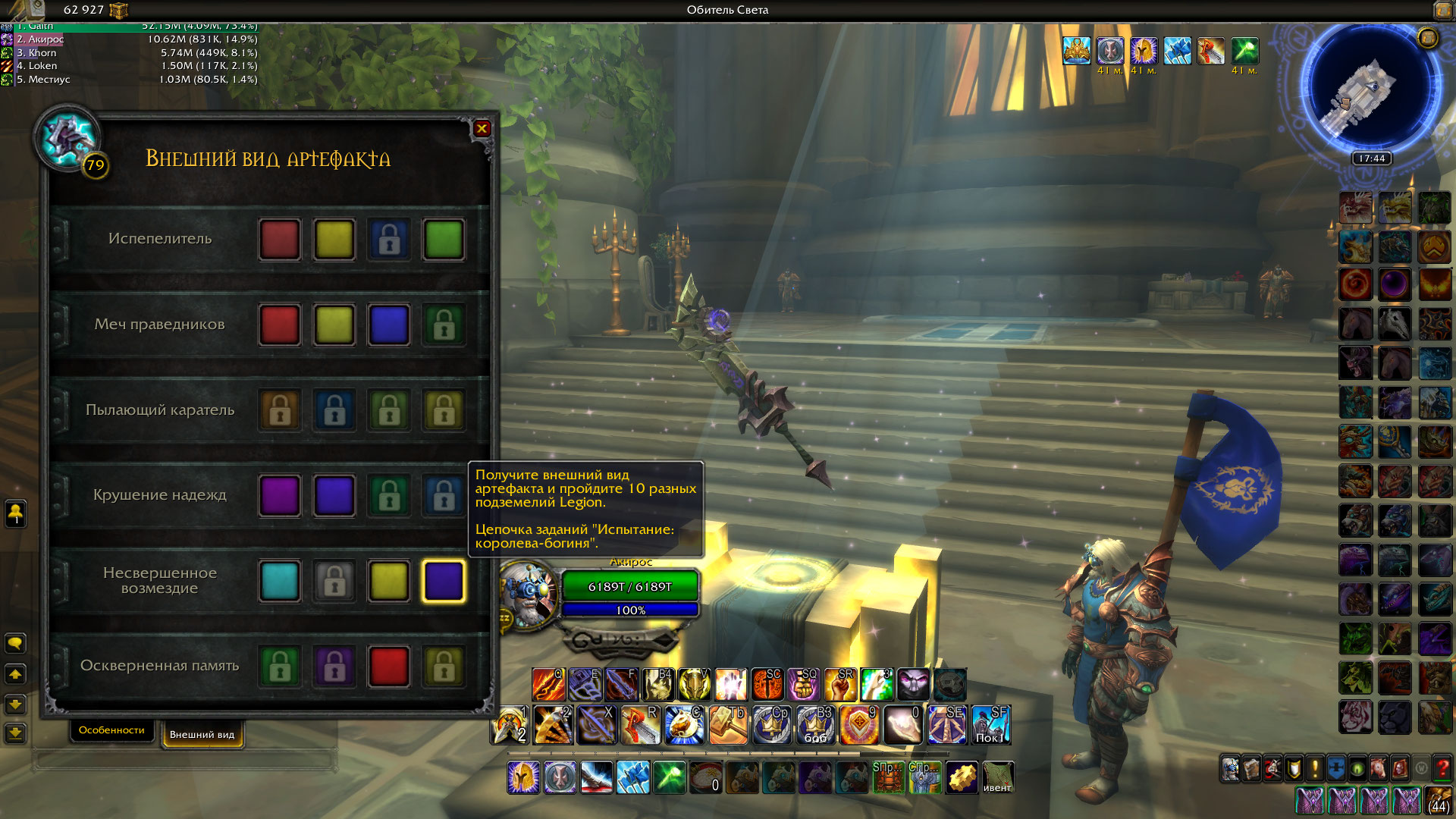Apply the red Оскверненная память tint
This screenshot has width=1456, height=819.
click(x=389, y=666)
